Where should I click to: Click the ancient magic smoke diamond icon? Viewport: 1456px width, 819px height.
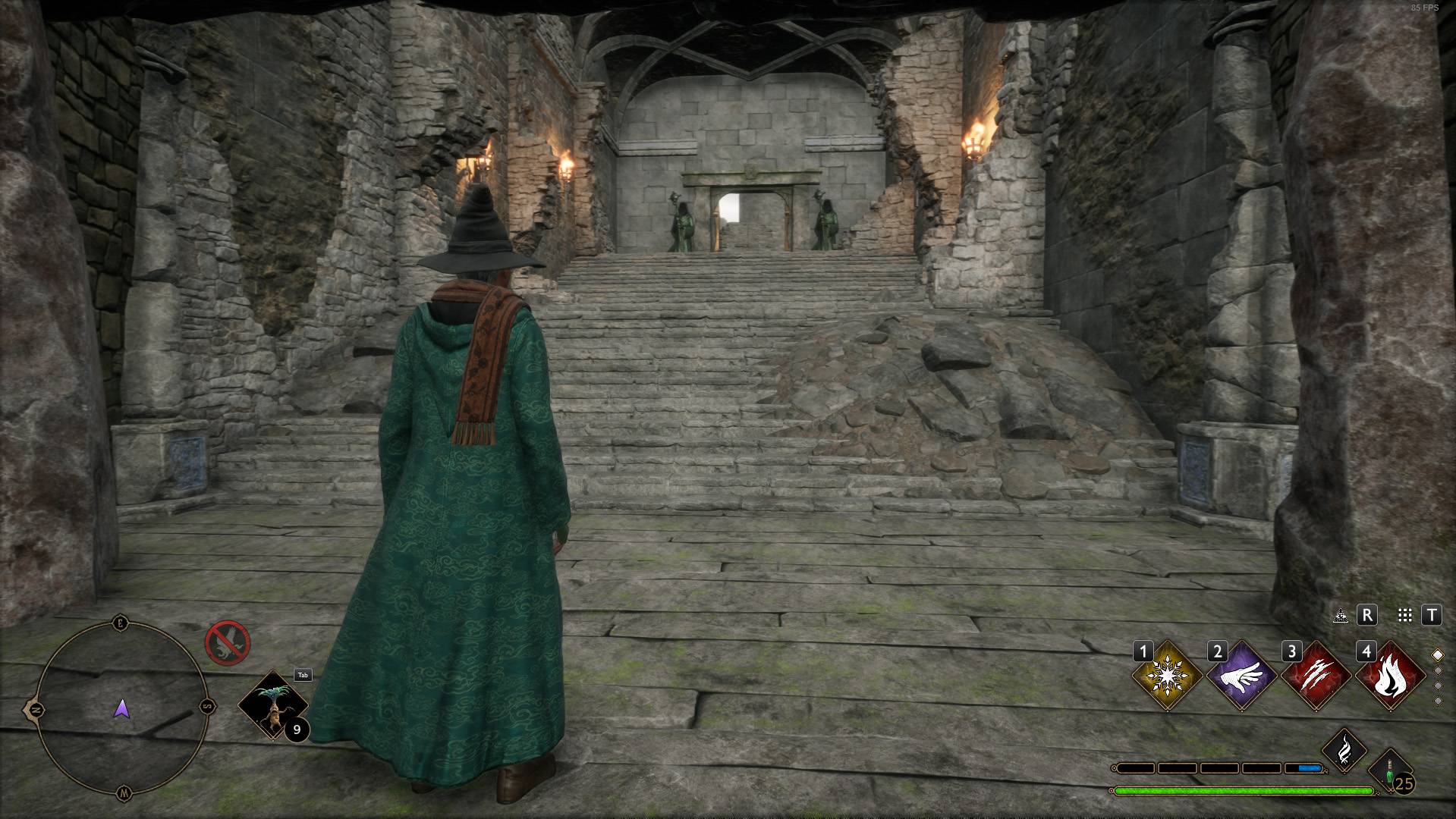pos(1346,750)
